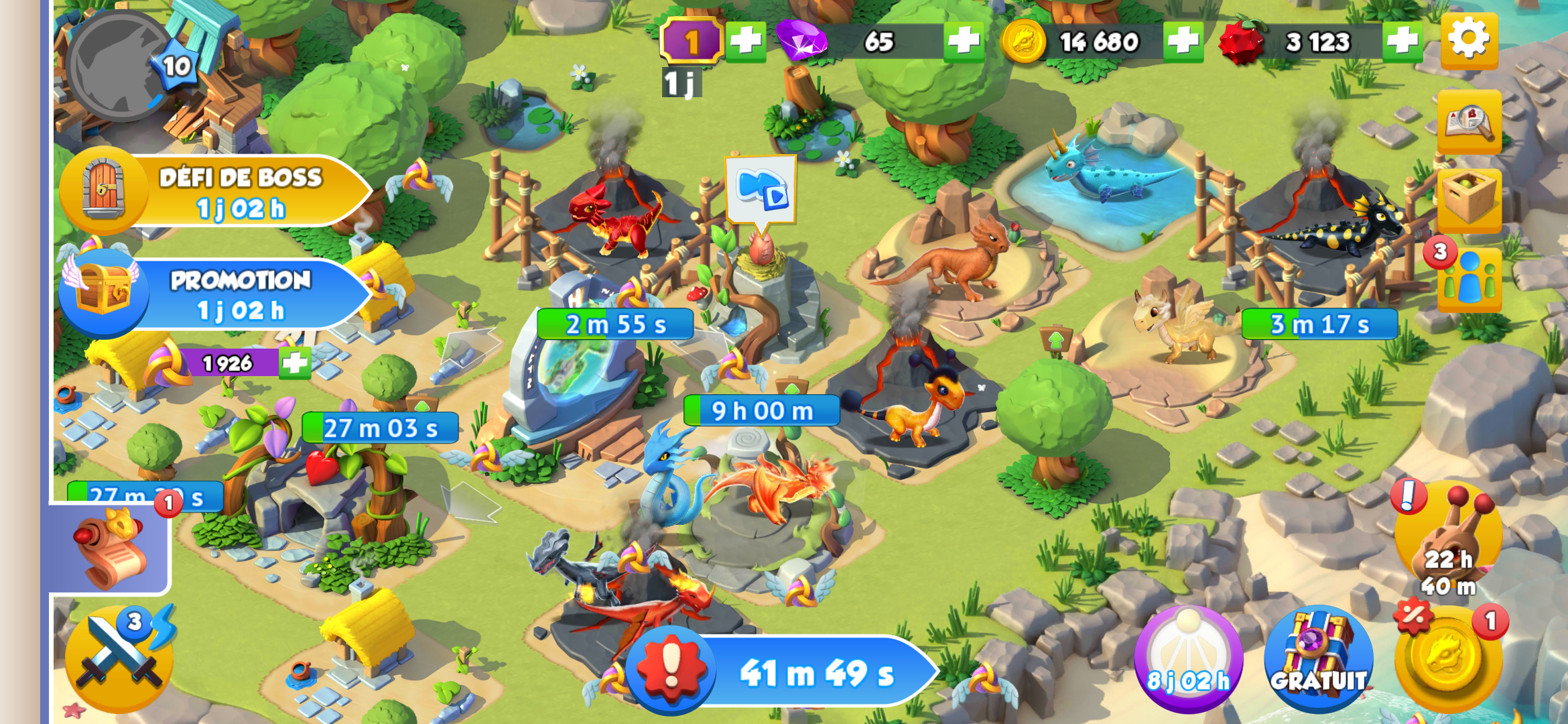Open the quest scroll panel
1568x724 pixels.
(x=111, y=550)
